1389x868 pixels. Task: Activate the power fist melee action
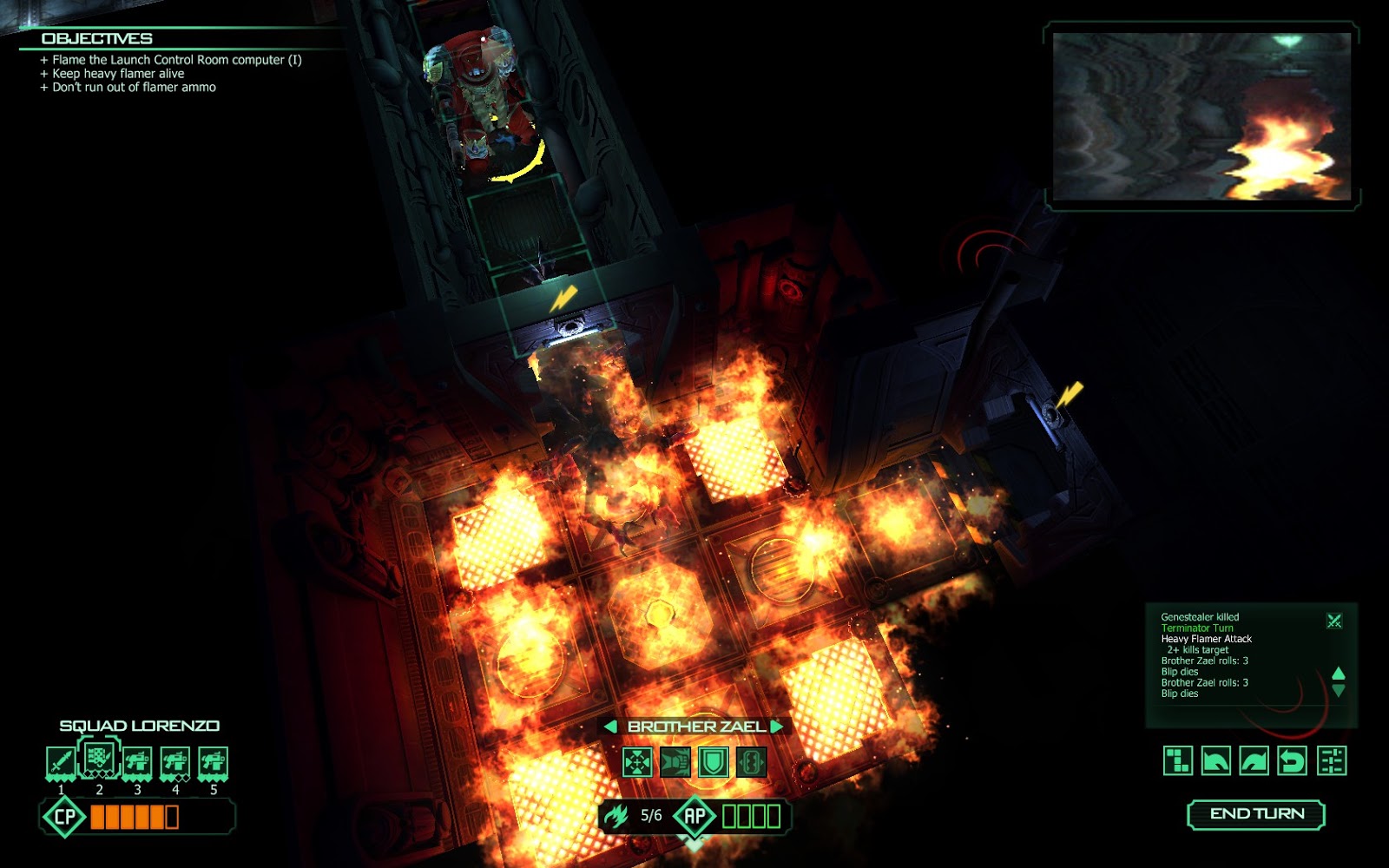675,763
